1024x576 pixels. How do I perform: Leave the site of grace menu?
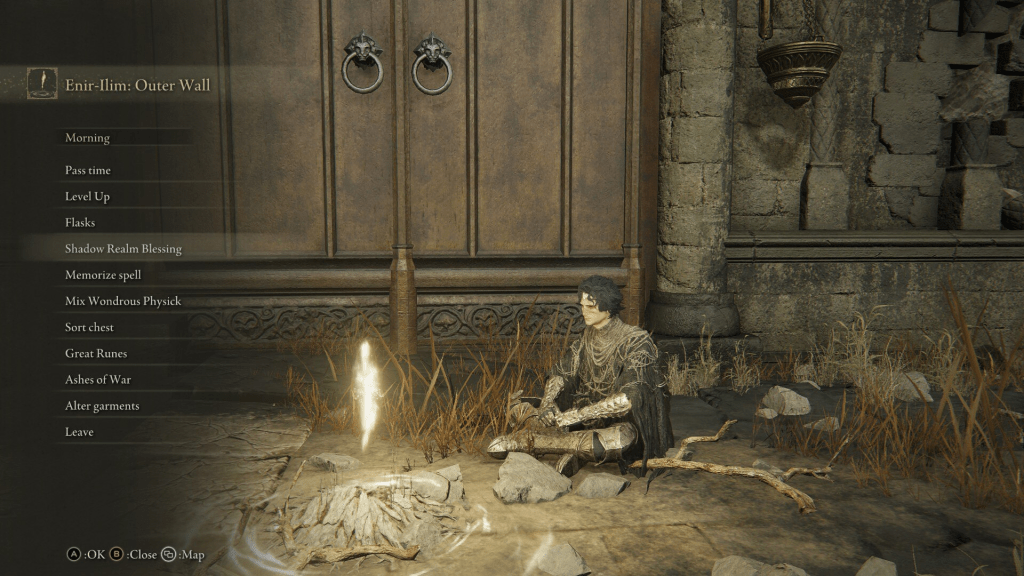pyautogui.click(x=80, y=432)
